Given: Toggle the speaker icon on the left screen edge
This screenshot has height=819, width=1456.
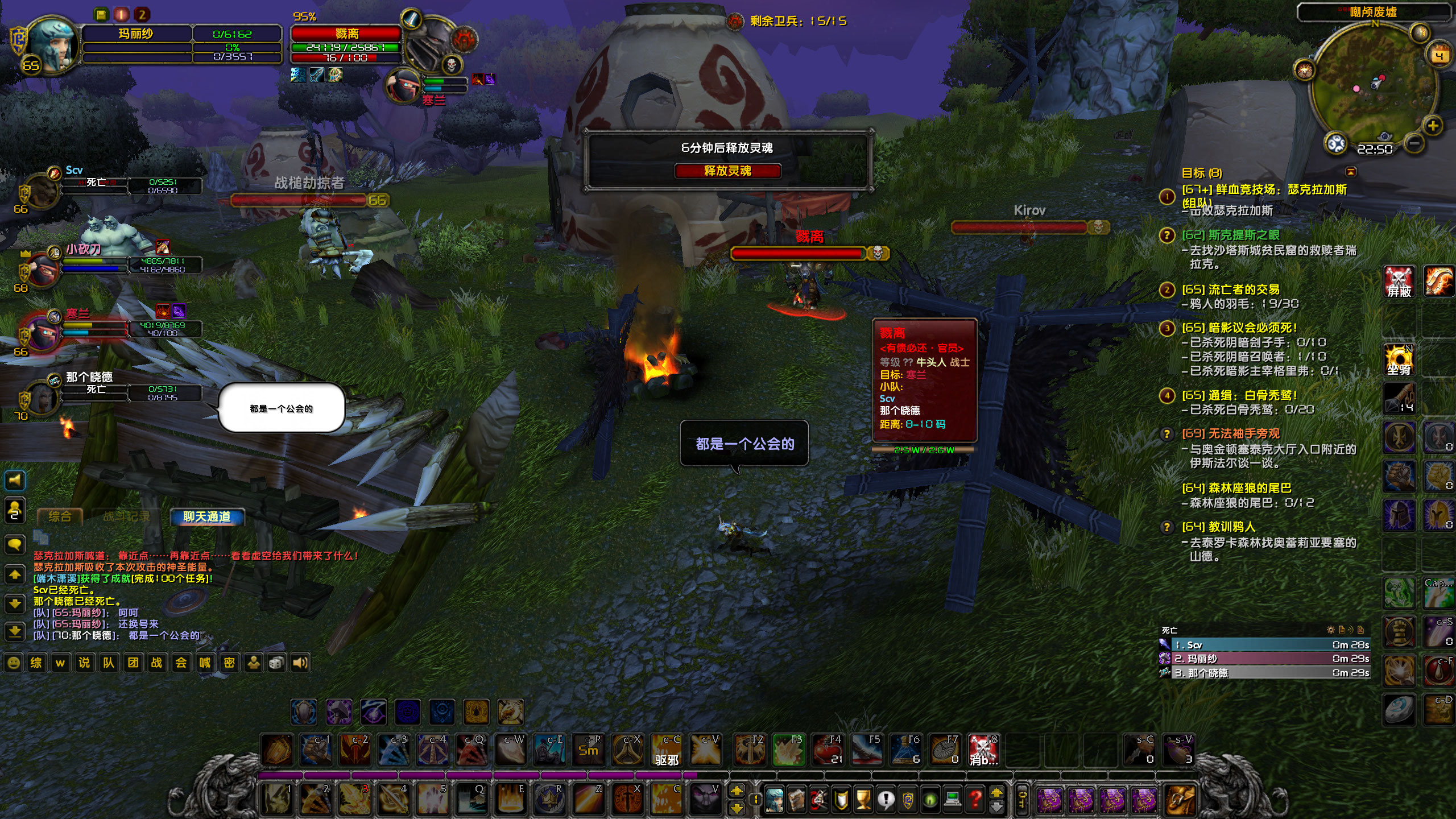Looking at the screenshot, I should [15, 481].
